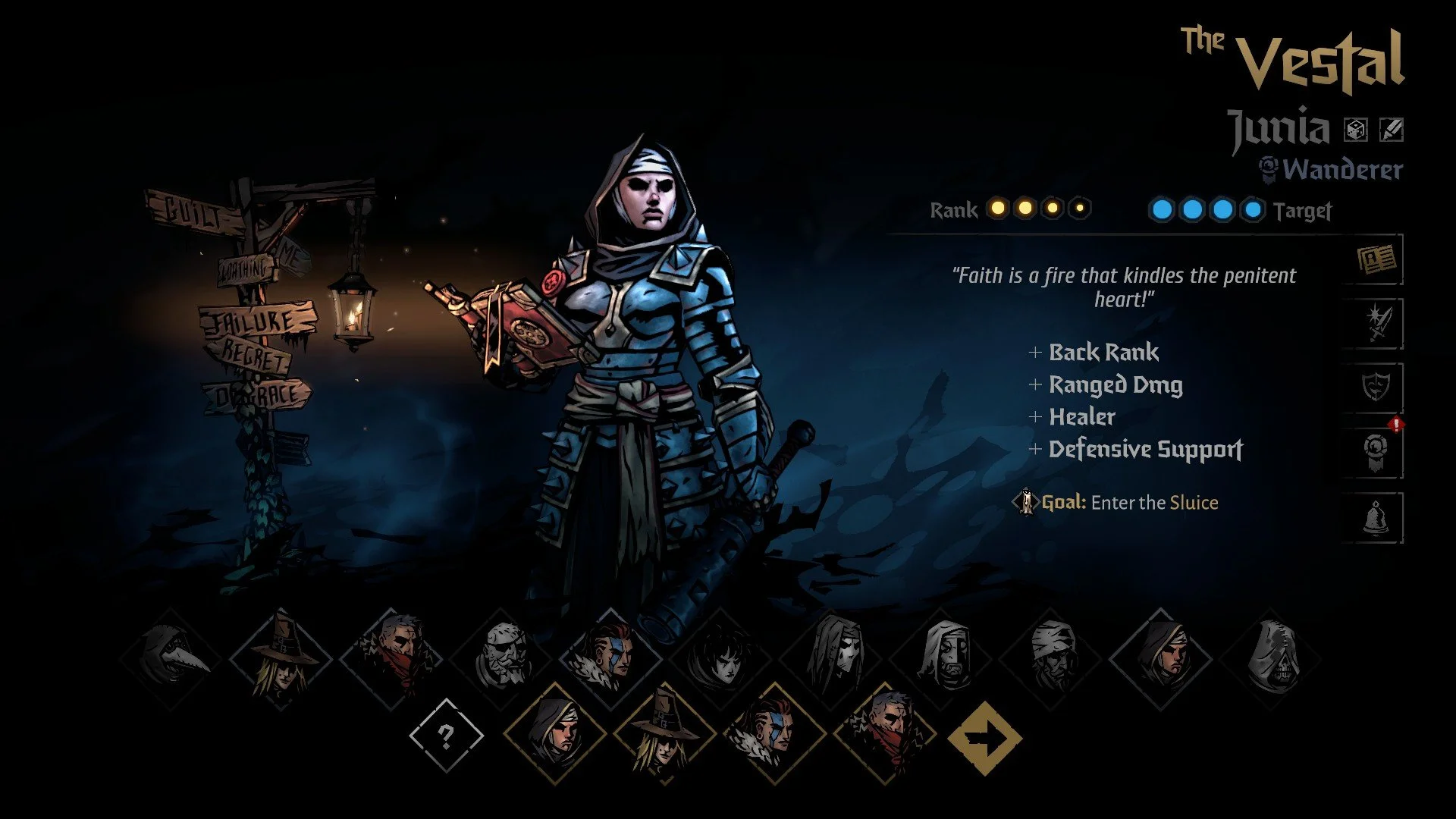
Task: Open the ribbon badge tab with alert
Action: pyautogui.click(x=1376, y=453)
